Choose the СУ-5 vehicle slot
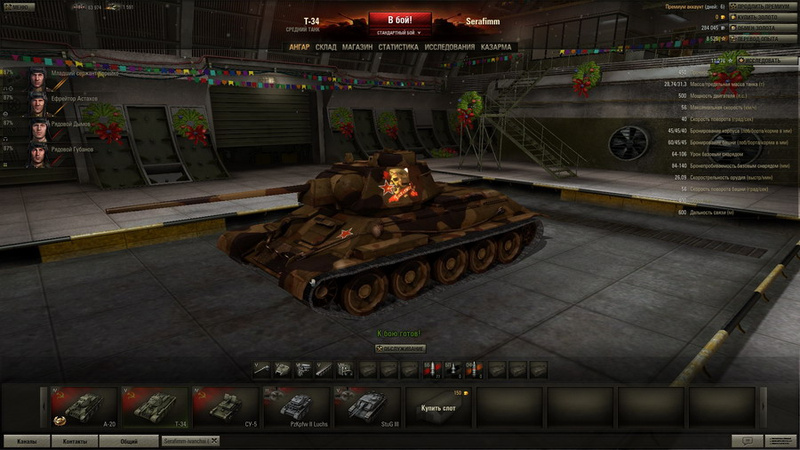The image size is (800, 450). coord(225,408)
